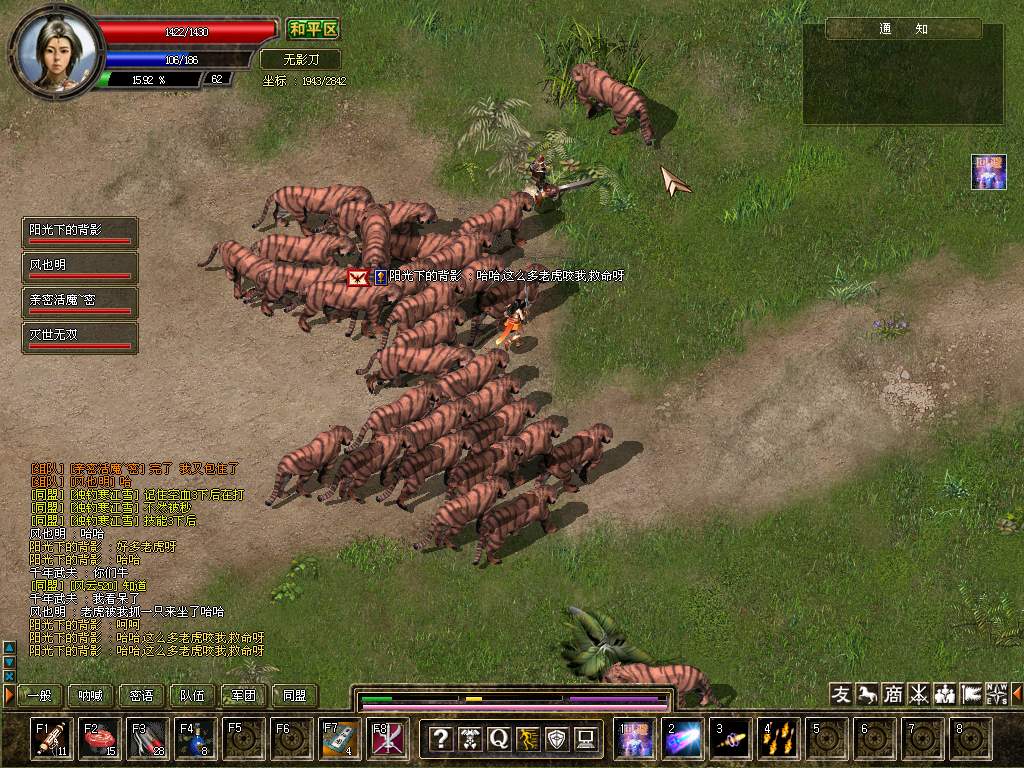Select party member 风也明
This screenshot has height=768, width=1024.
(x=80, y=268)
